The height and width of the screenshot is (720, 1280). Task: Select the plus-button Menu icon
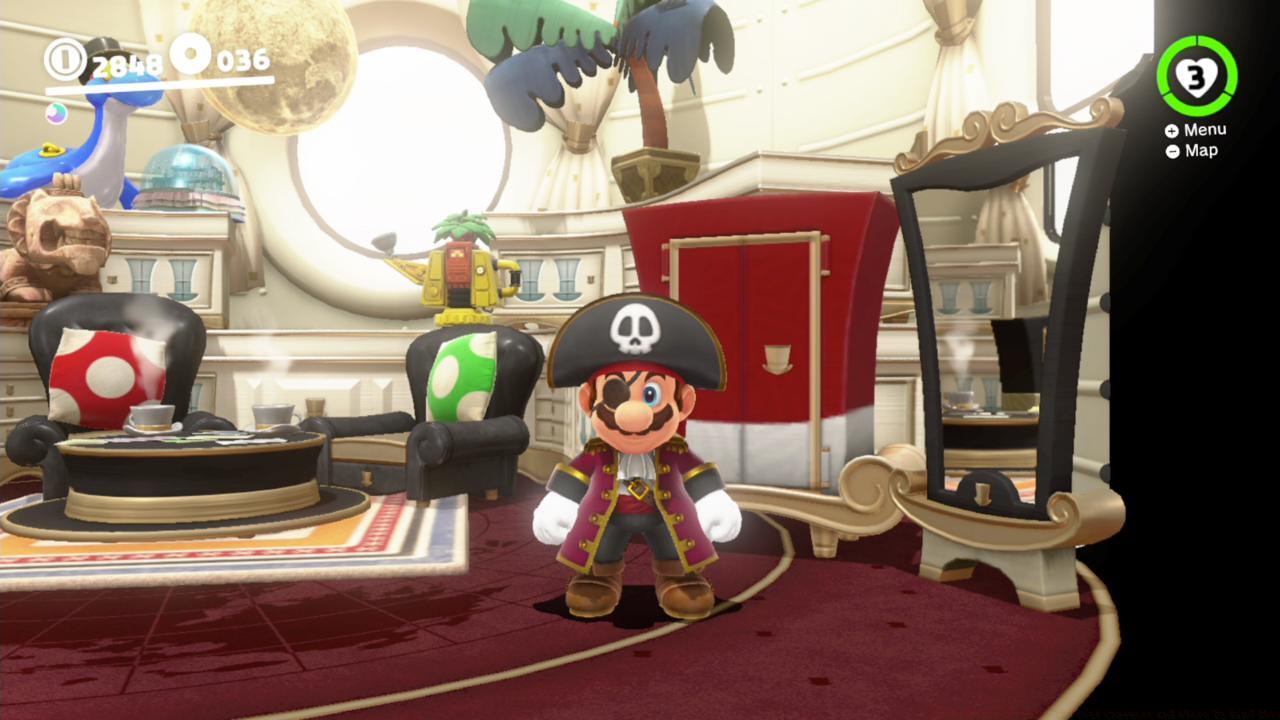[1170, 129]
